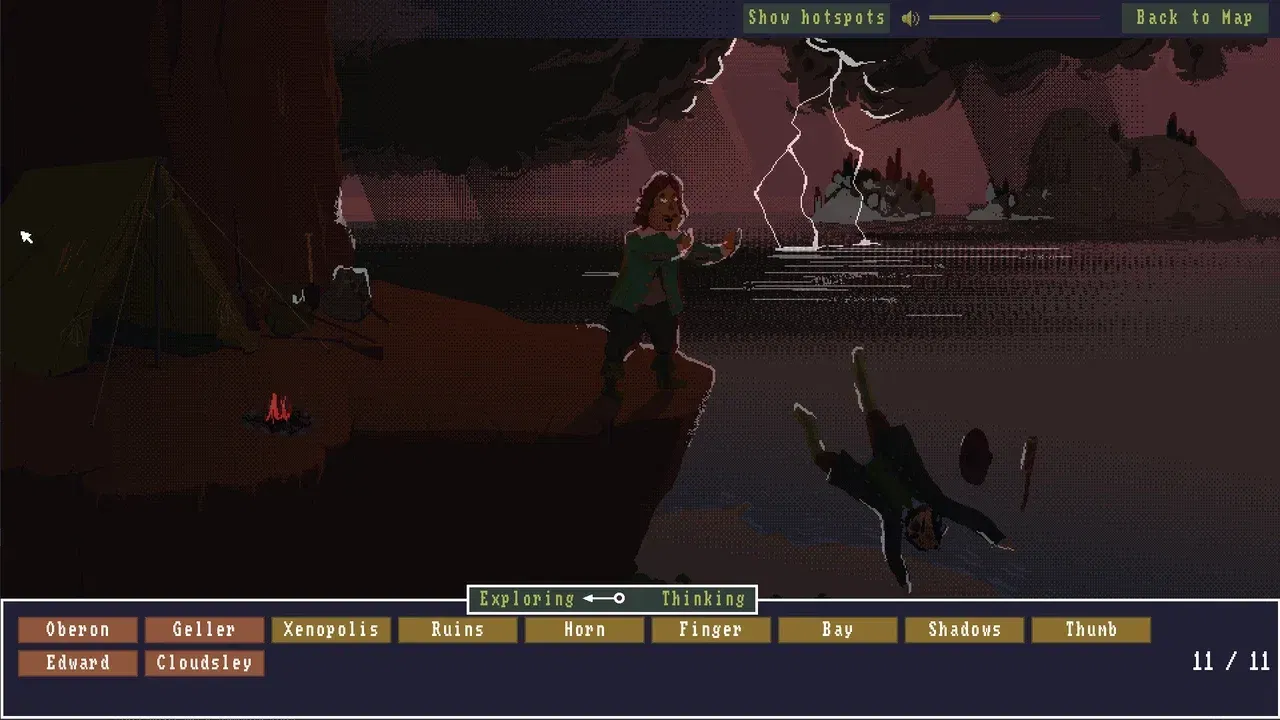Select the Ruins topic
The image size is (1280, 720).
[458, 630]
